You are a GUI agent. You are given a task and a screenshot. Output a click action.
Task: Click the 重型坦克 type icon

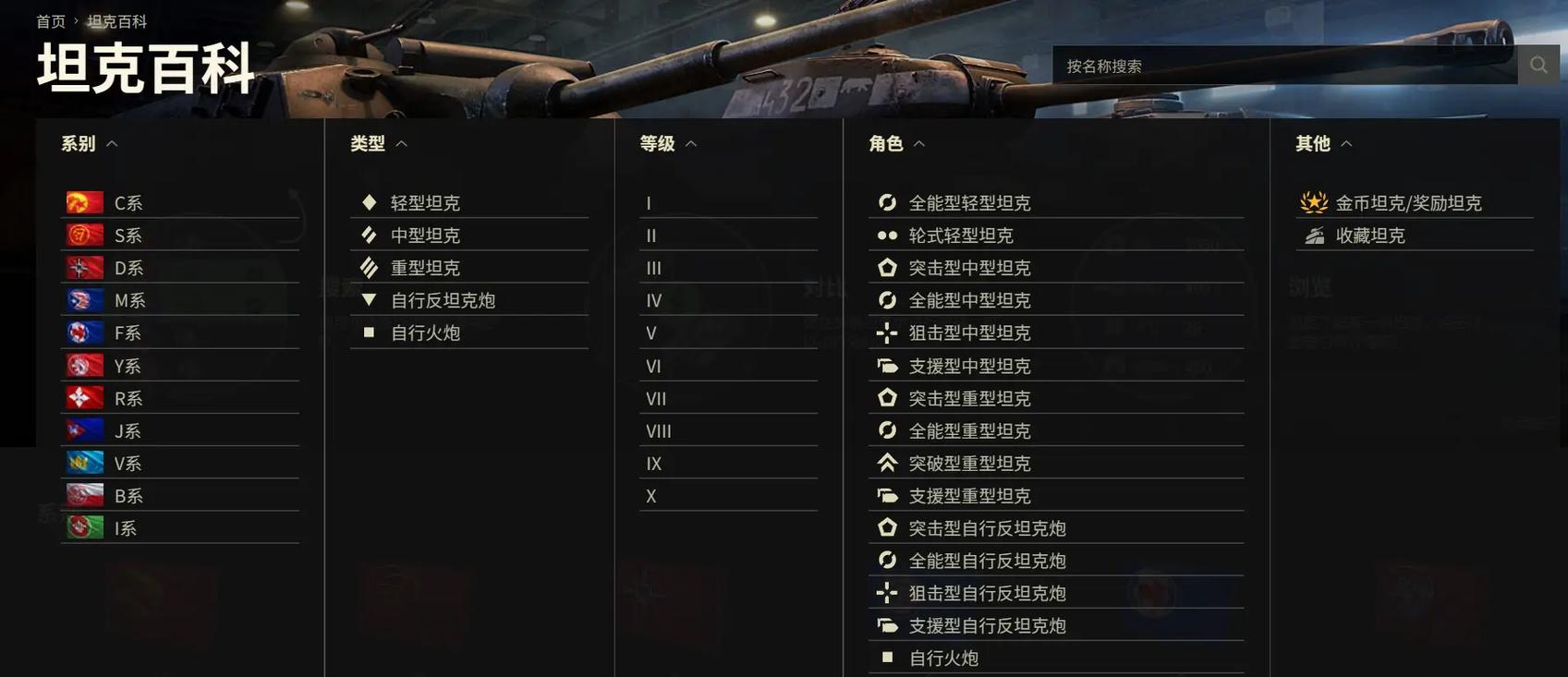point(367,265)
